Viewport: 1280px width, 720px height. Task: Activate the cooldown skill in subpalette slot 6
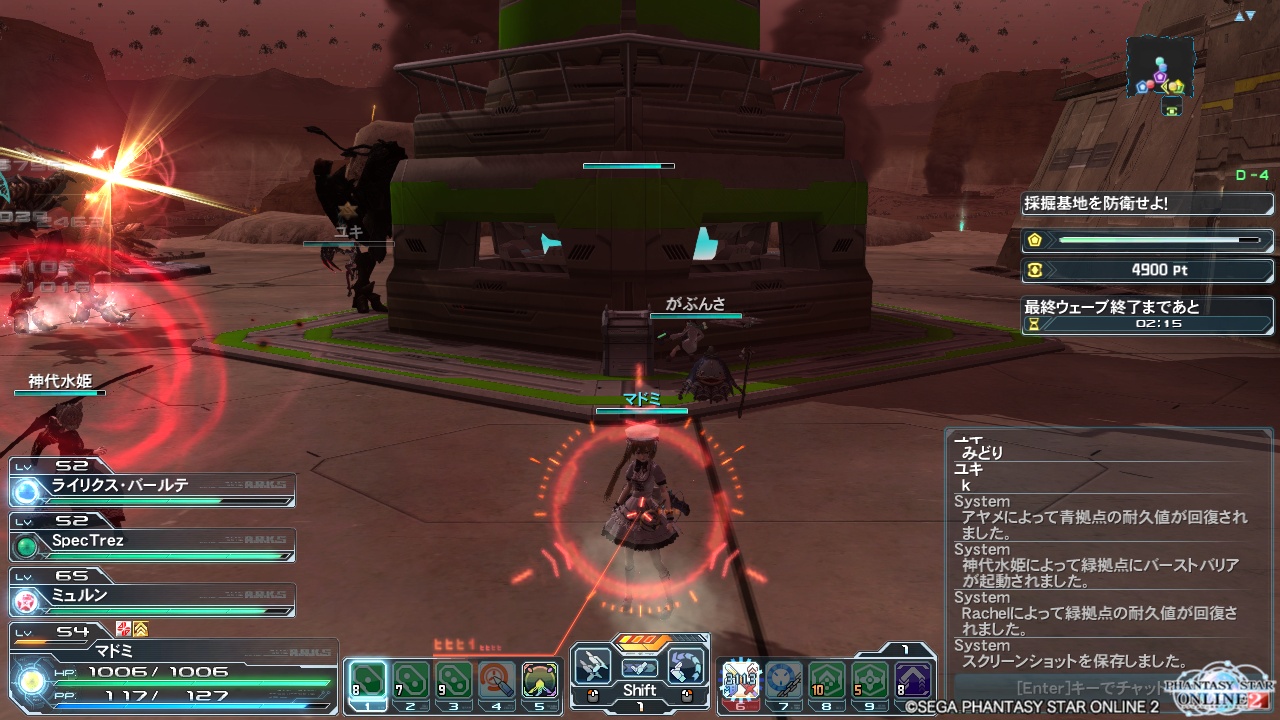tap(740, 682)
